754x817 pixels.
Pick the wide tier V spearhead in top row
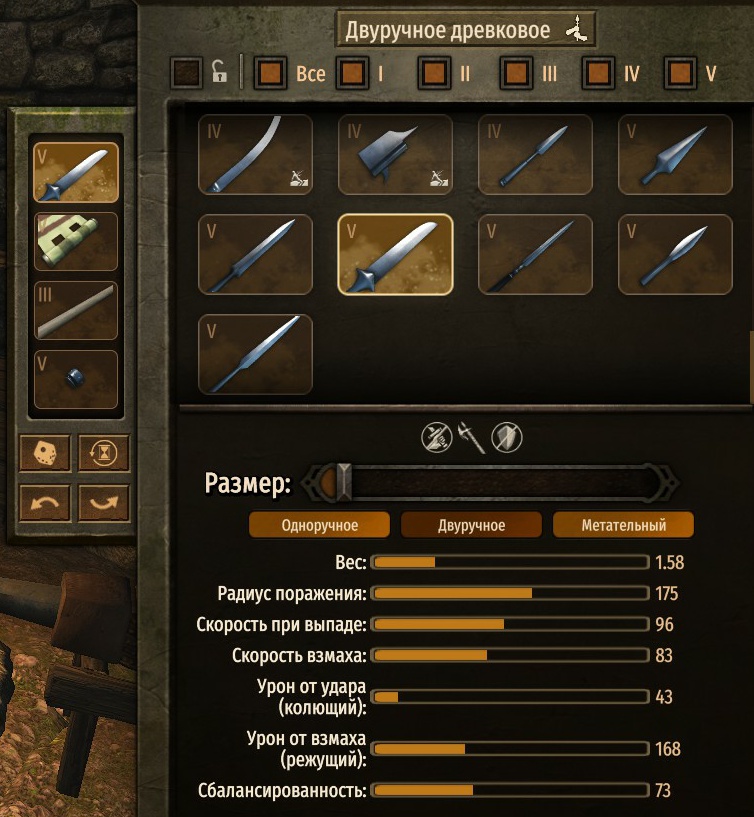(675, 154)
